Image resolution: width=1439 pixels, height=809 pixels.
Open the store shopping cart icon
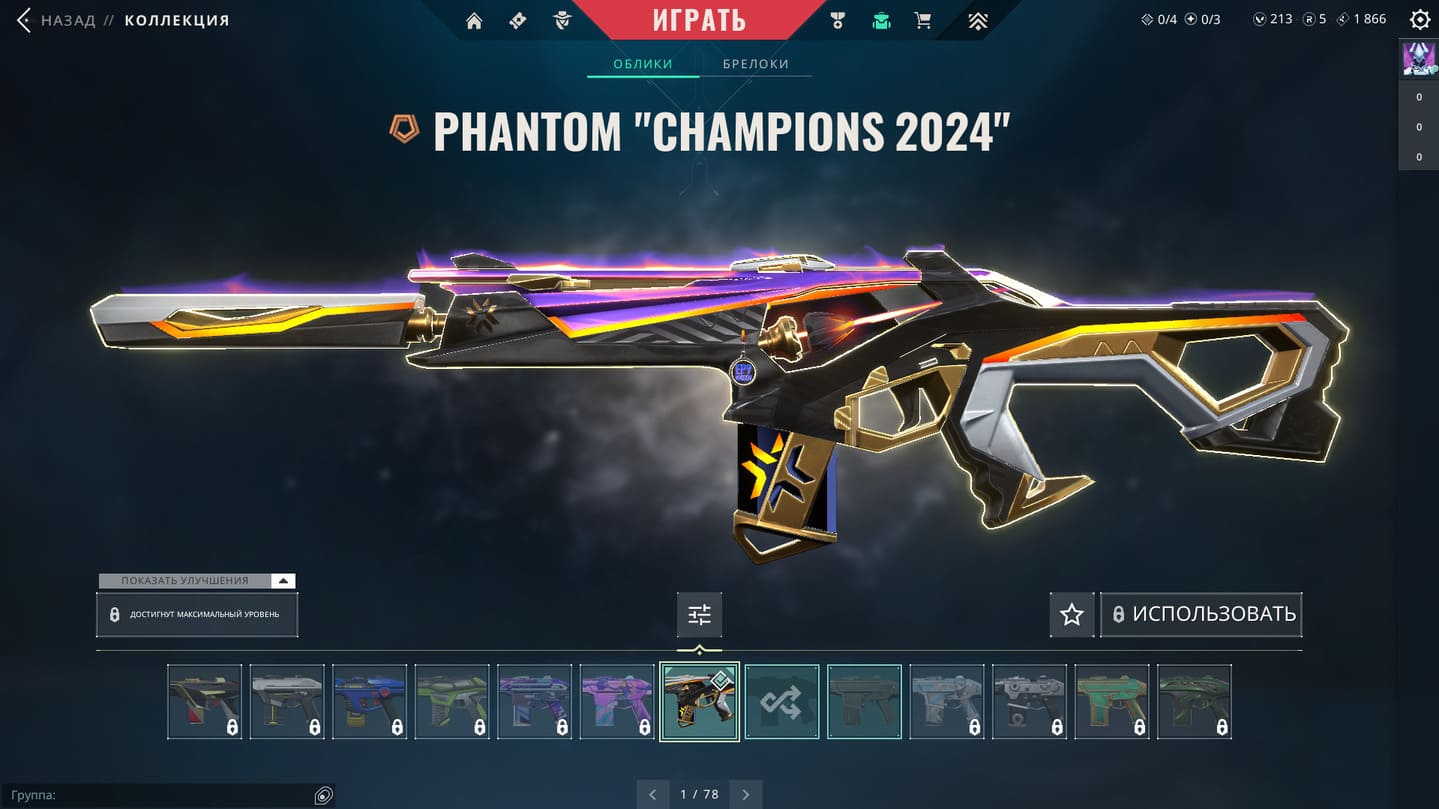click(923, 20)
